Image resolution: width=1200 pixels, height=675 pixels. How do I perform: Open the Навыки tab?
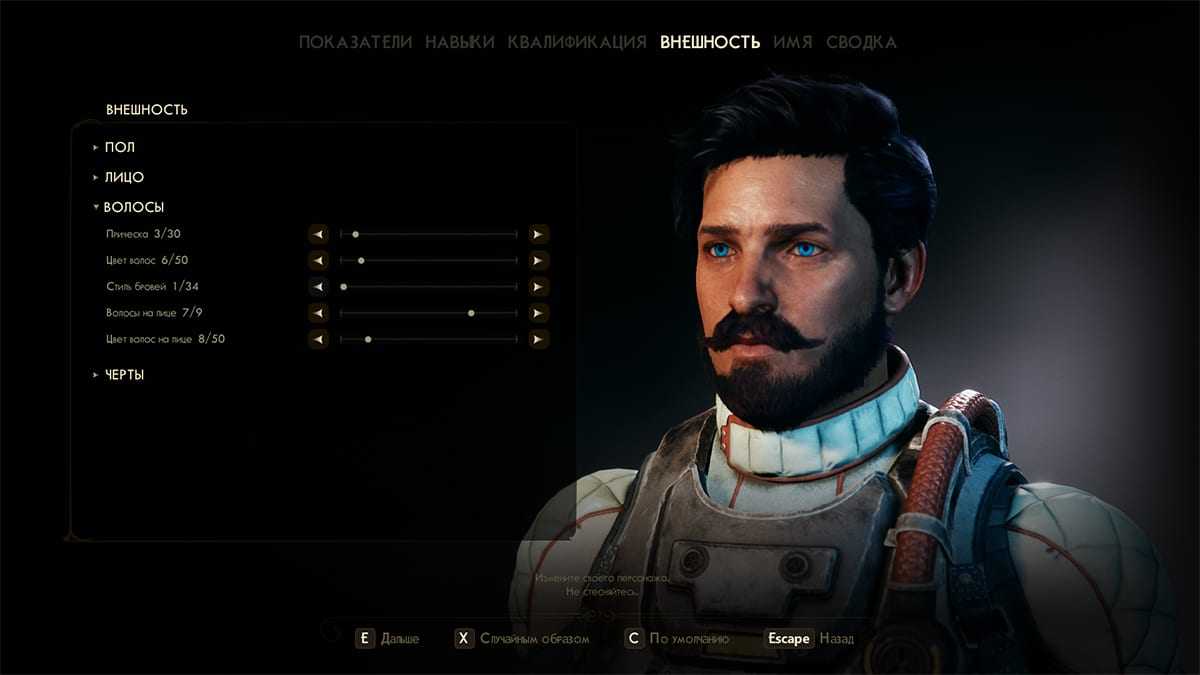[x=459, y=42]
